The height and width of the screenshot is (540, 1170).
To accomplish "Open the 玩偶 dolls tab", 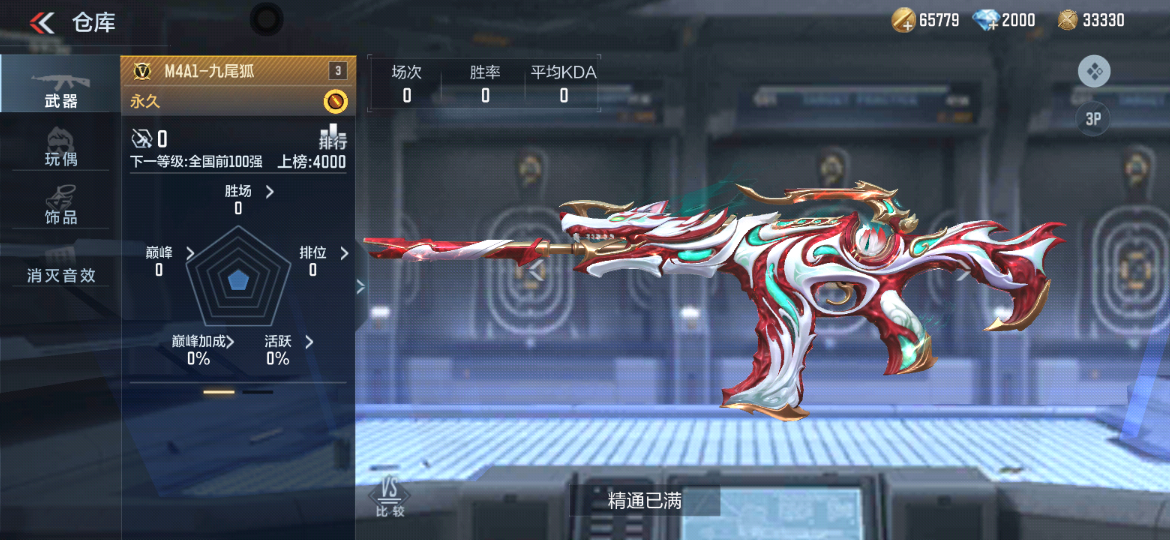I will (x=60, y=146).
